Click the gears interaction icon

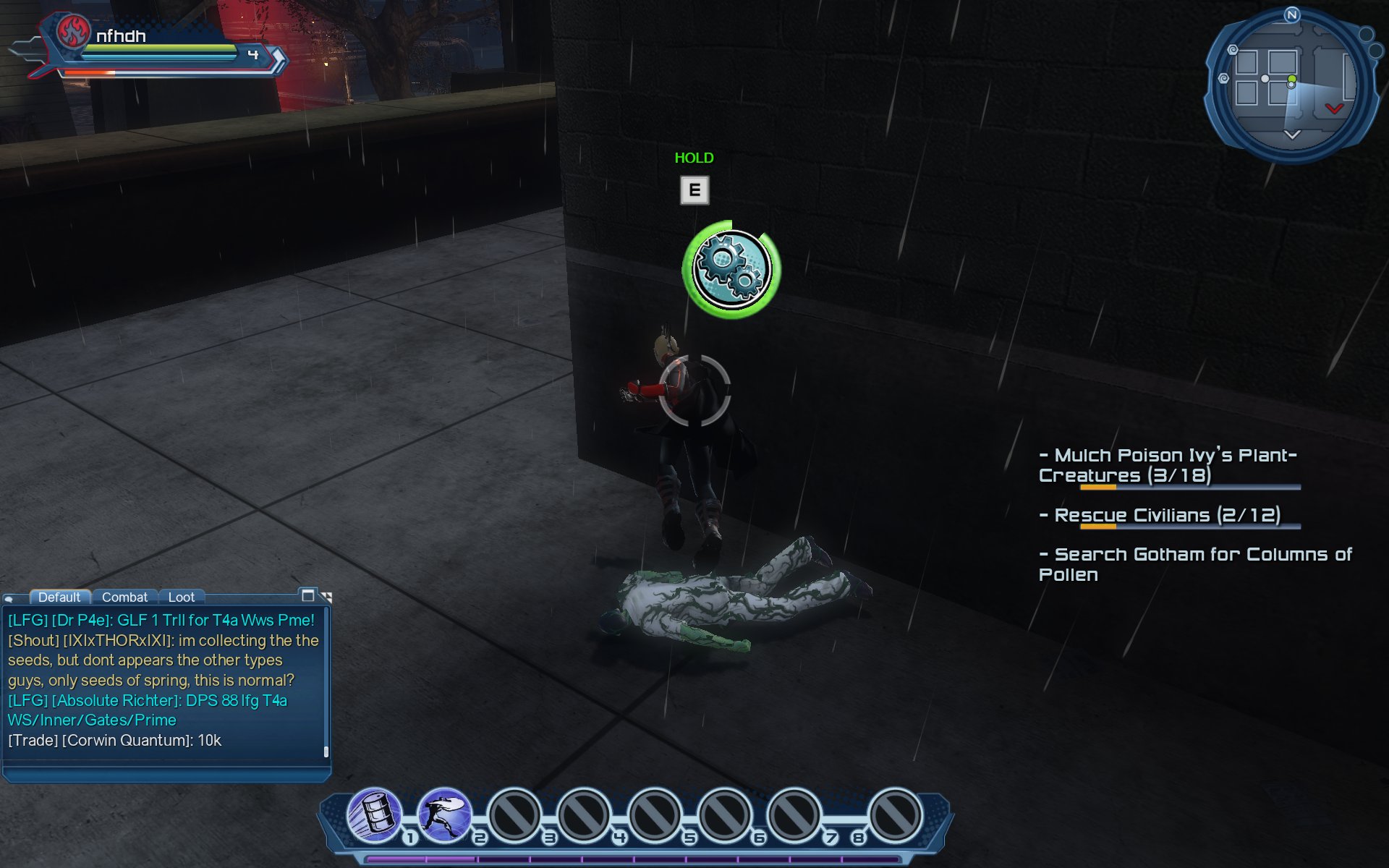click(x=731, y=269)
